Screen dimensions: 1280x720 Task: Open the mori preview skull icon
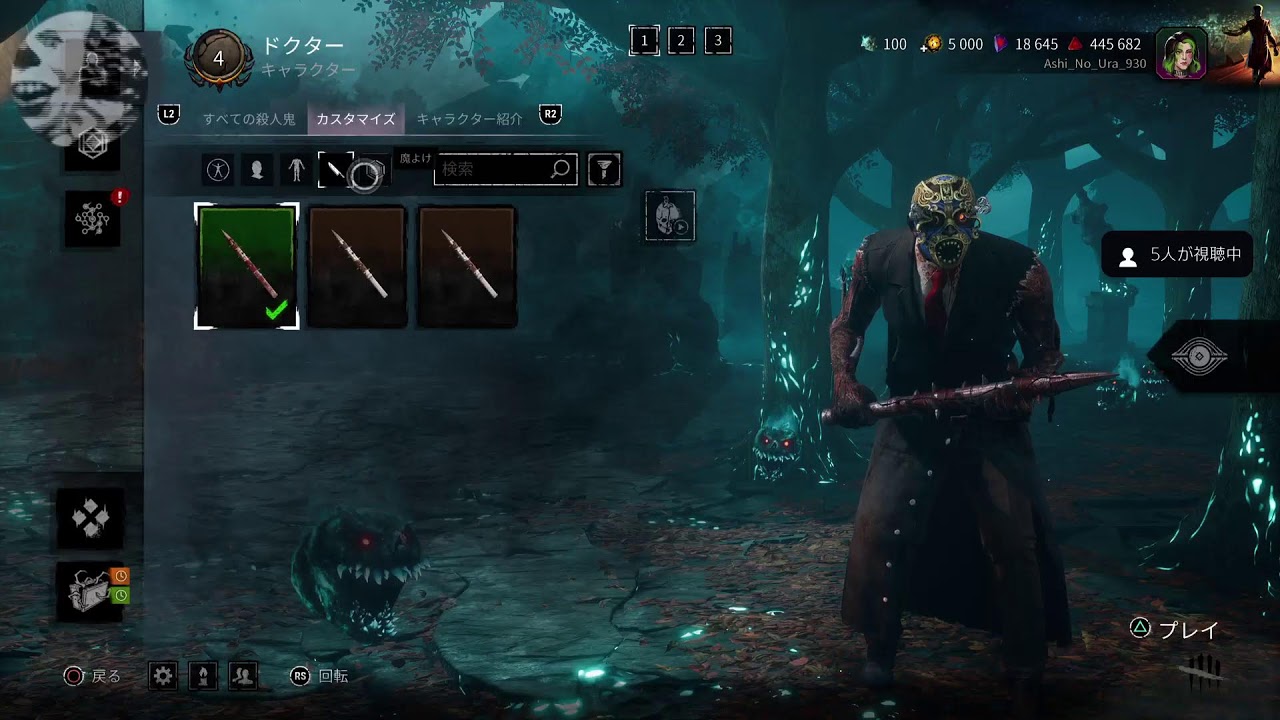(x=669, y=216)
